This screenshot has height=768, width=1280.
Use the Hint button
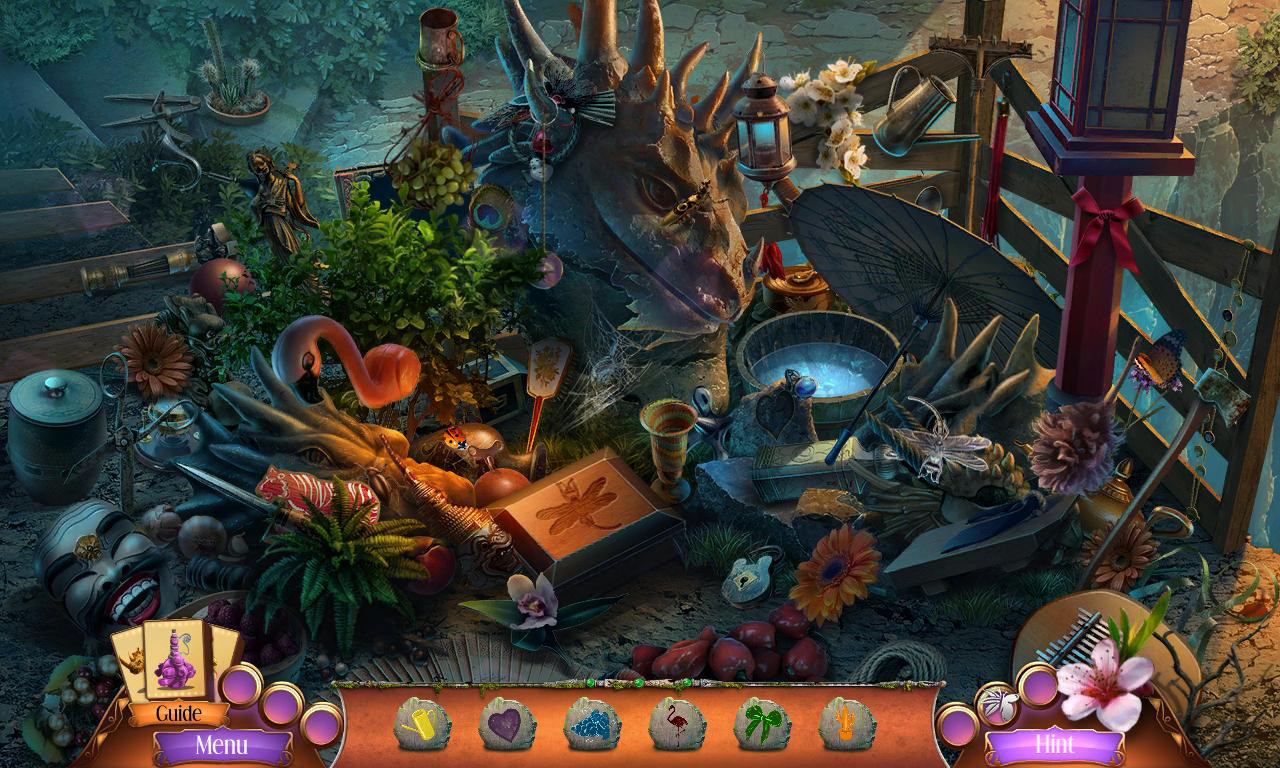point(1056,744)
